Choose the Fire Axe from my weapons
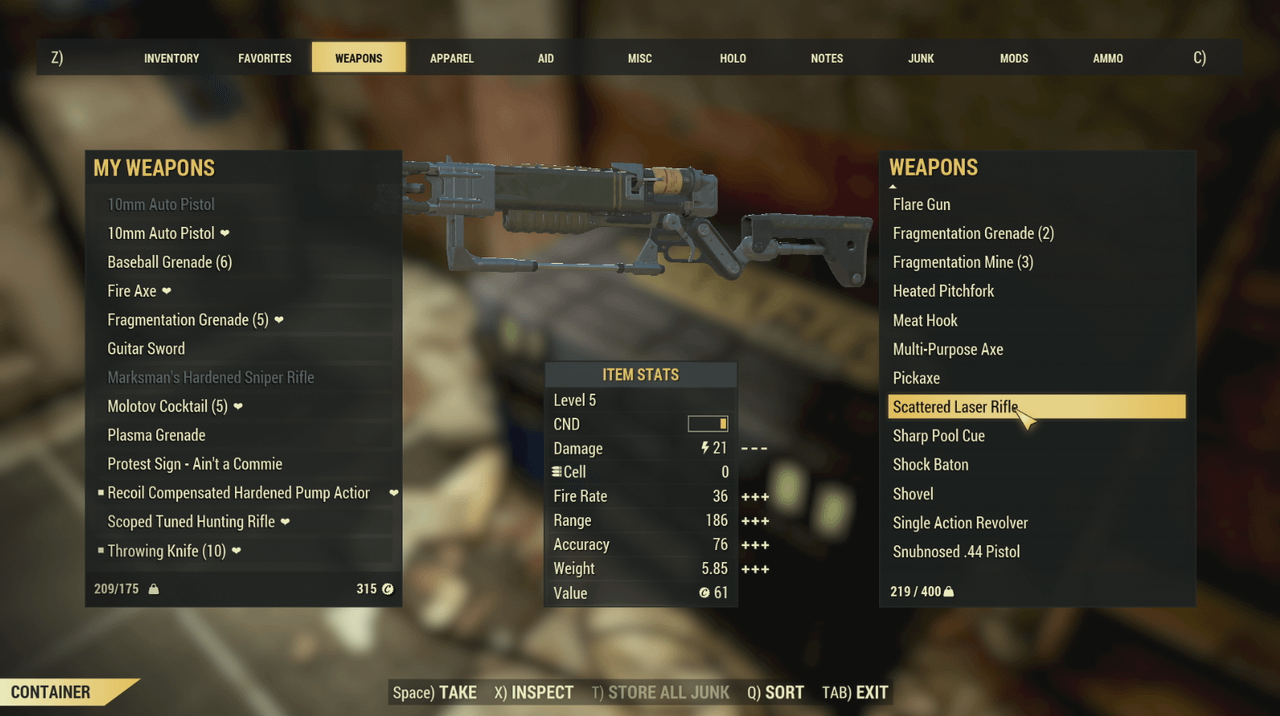This screenshot has height=716, width=1280. 132,291
